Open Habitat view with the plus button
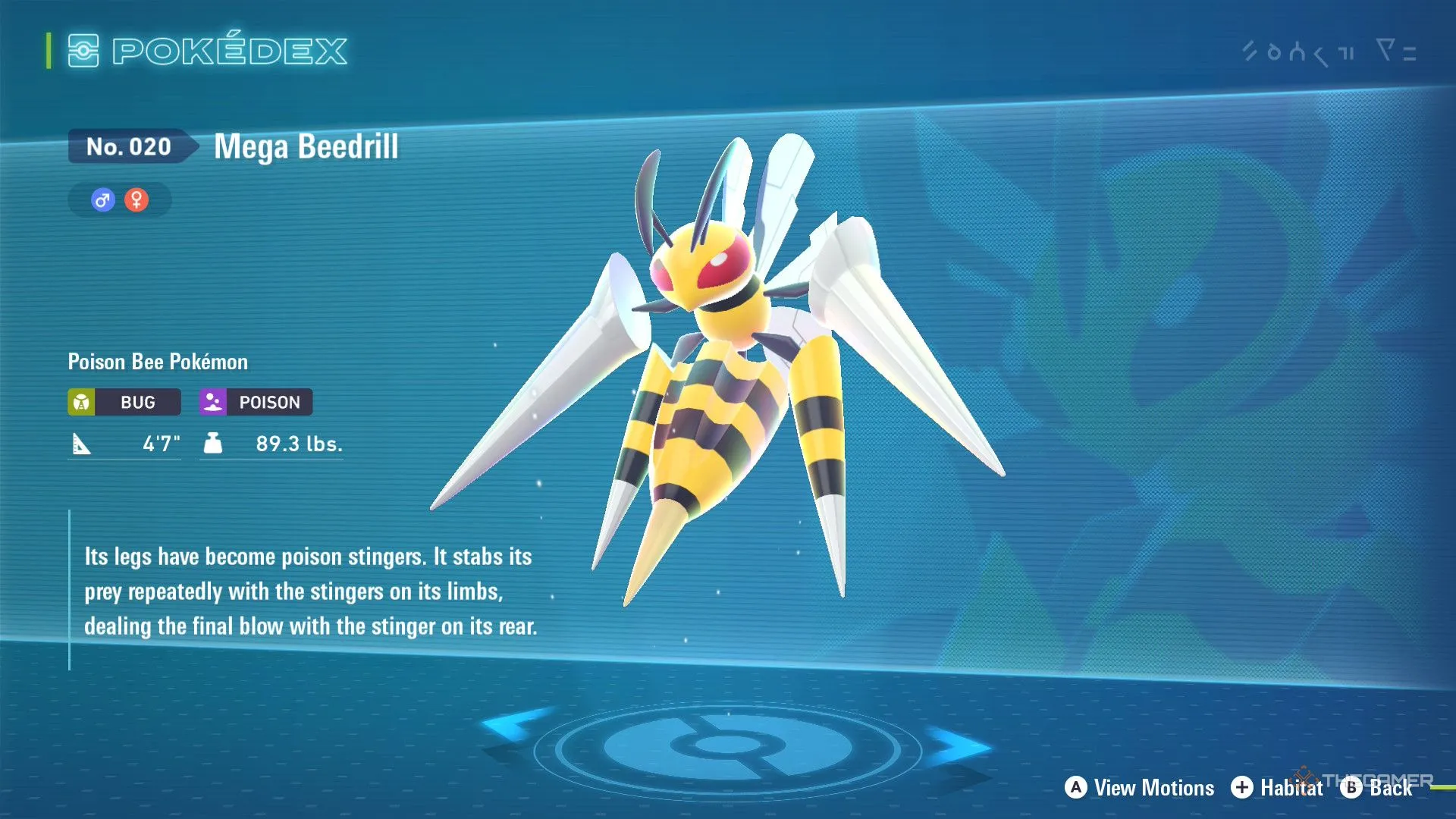Viewport: 1456px width, 819px height. 1243,788
